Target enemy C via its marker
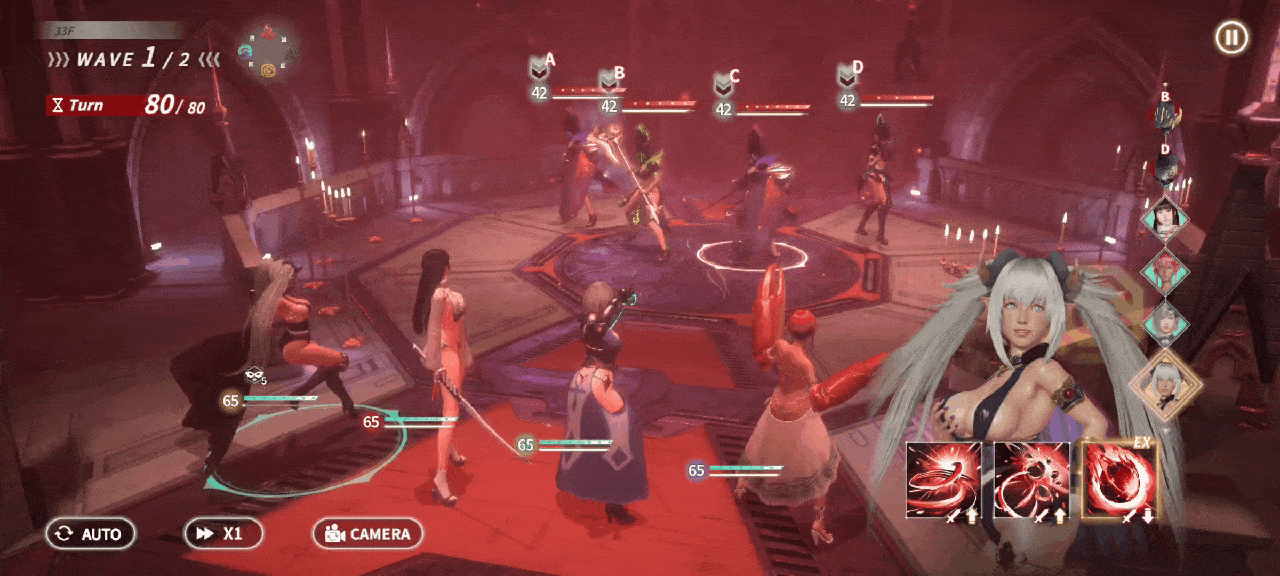Viewport: 1280px width, 576px height. (724, 84)
